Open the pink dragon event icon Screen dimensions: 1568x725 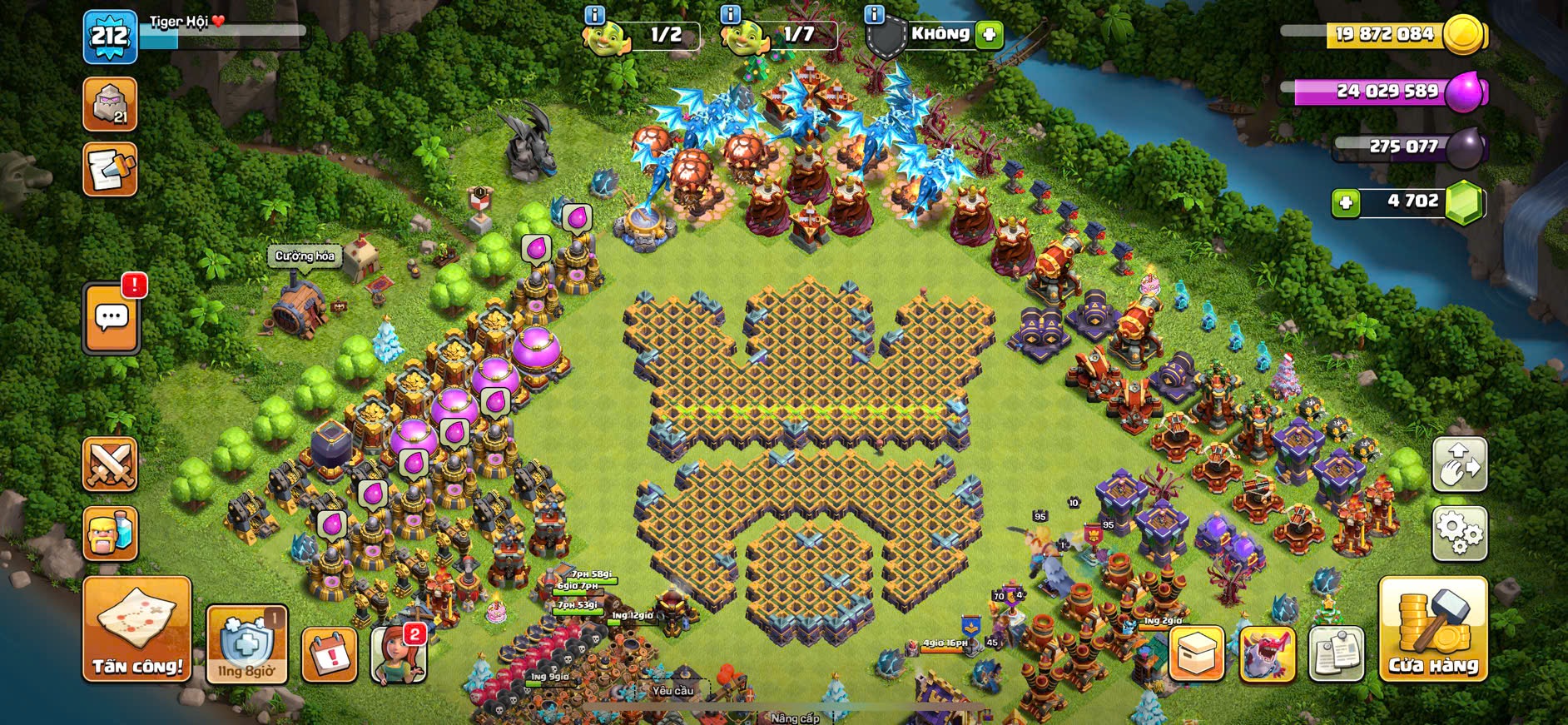tap(1267, 653)
